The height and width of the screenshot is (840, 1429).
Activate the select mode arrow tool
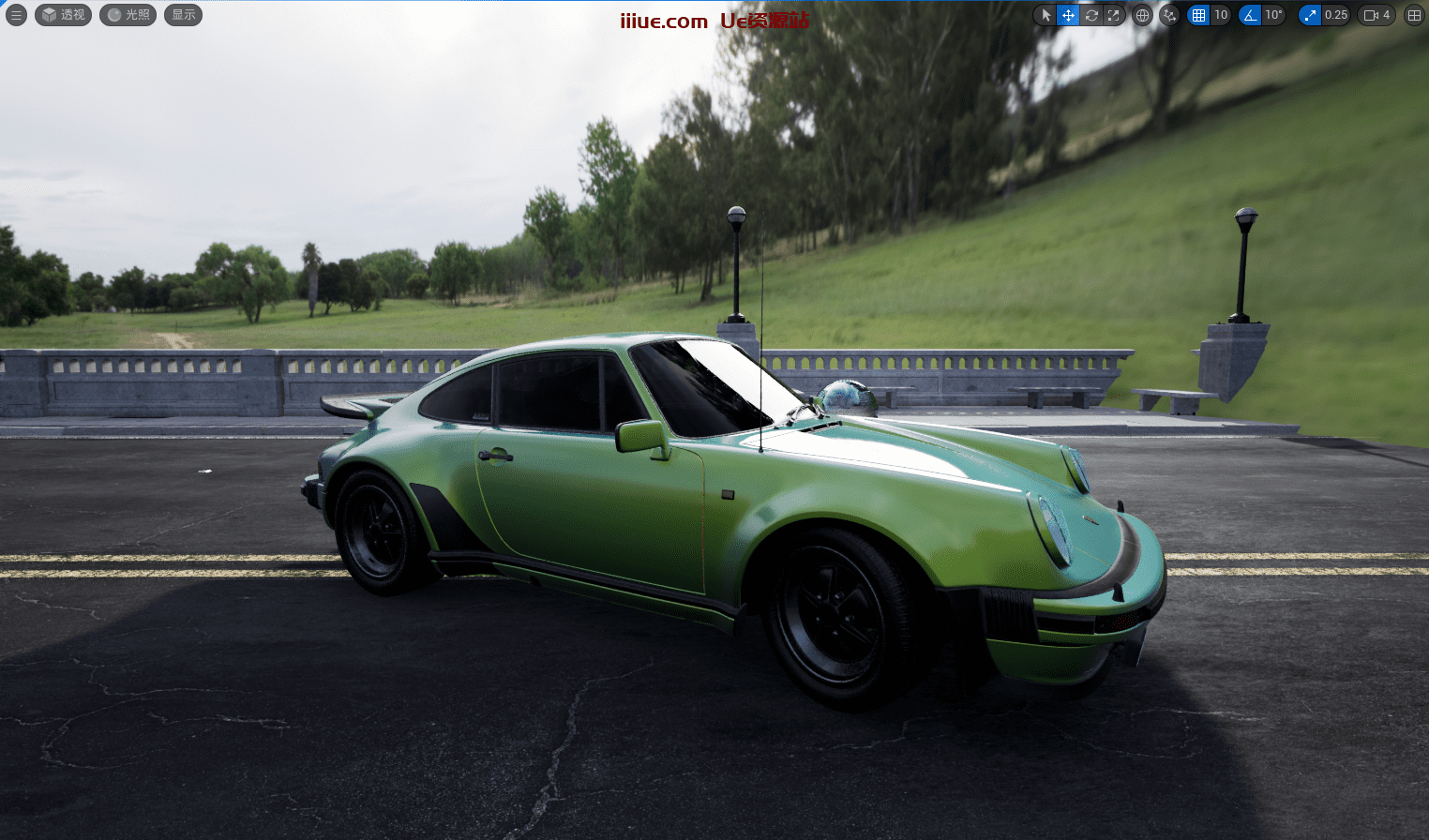pyautogui.click(x=1045, y=15)
